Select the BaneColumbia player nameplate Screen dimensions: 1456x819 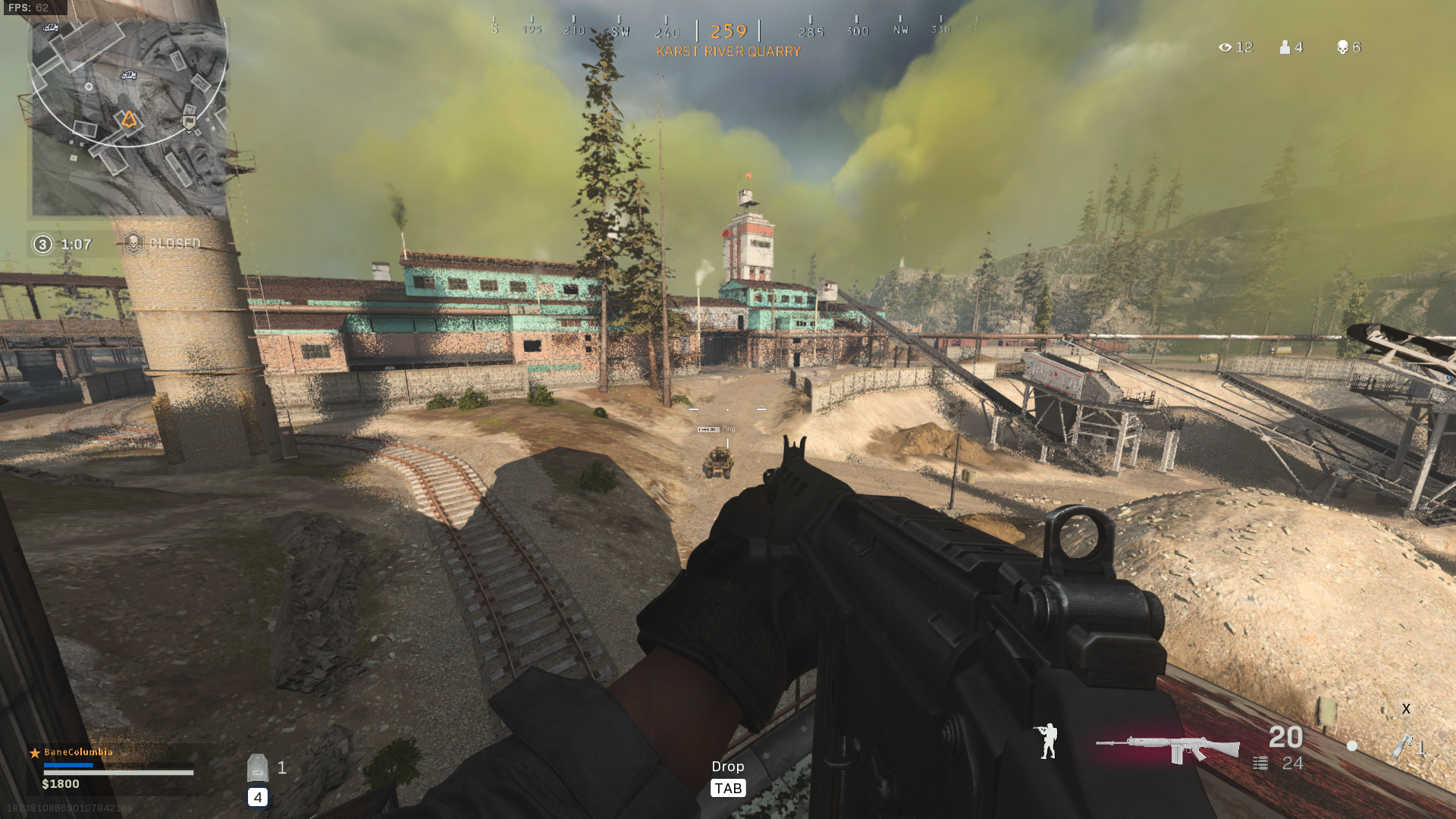78,752
